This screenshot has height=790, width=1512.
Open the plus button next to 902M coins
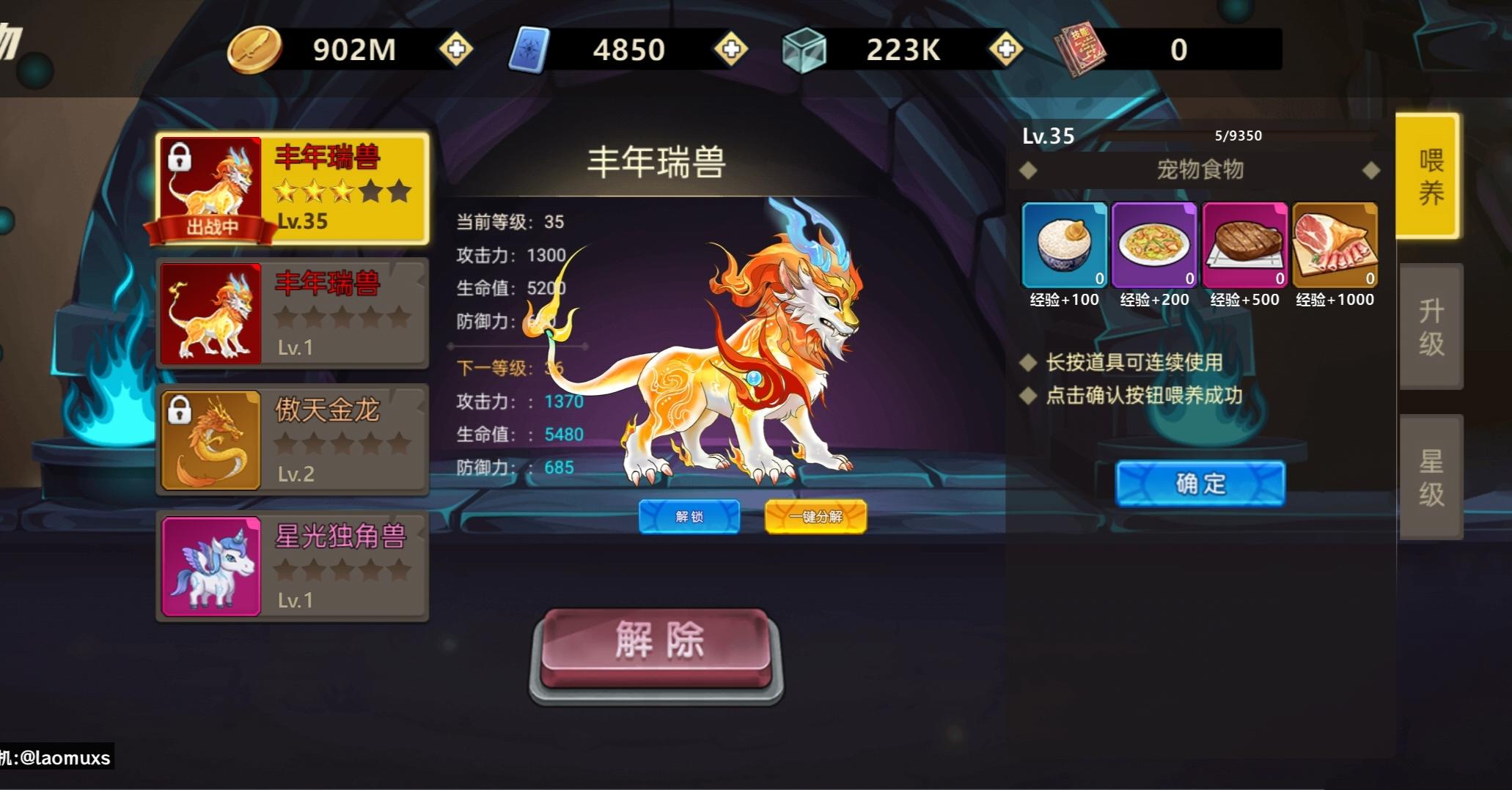click(455, 49)
